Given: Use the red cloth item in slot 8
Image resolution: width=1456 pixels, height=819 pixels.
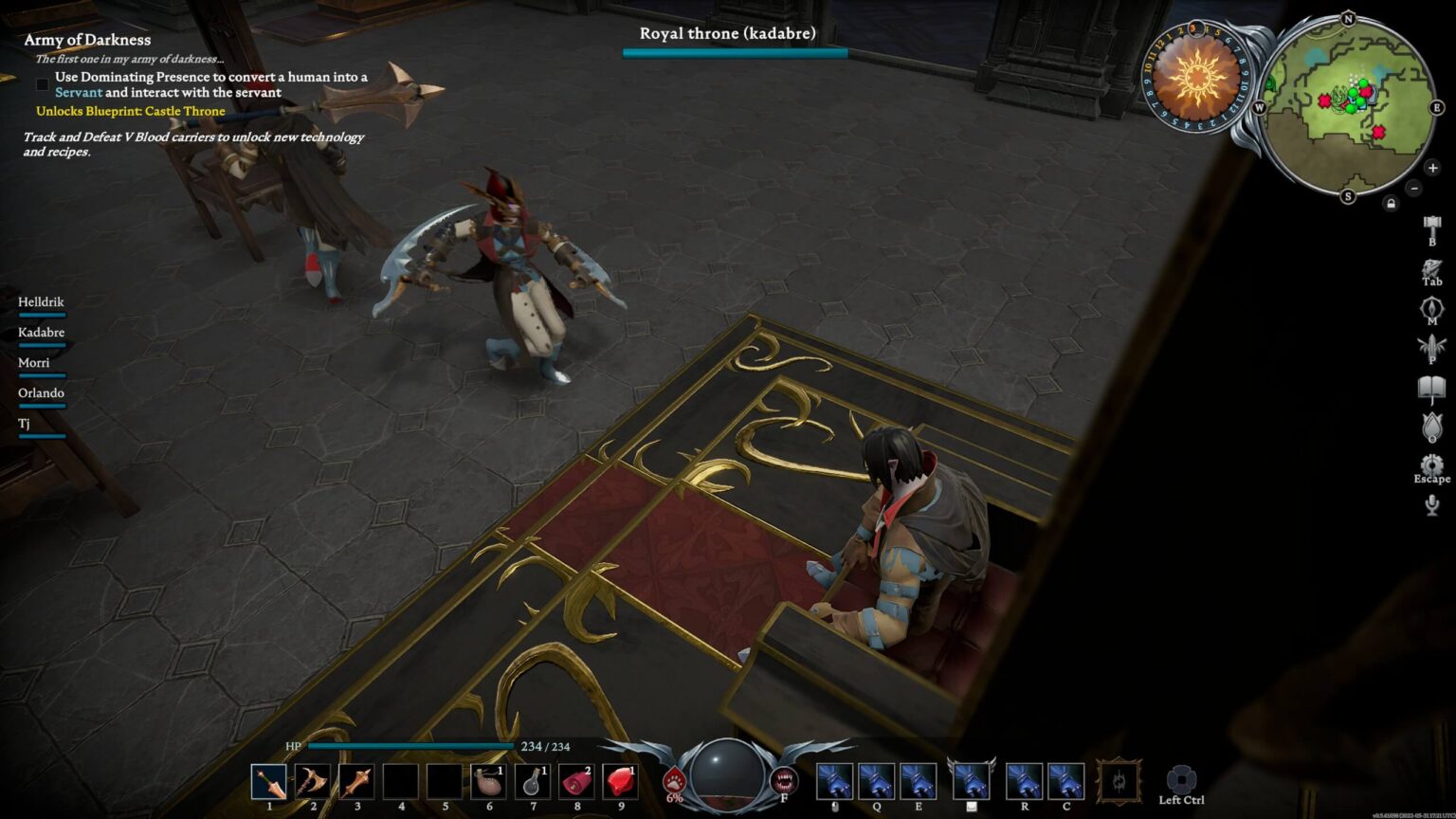Looking at the screenshot, I should (x=576, y=782).
